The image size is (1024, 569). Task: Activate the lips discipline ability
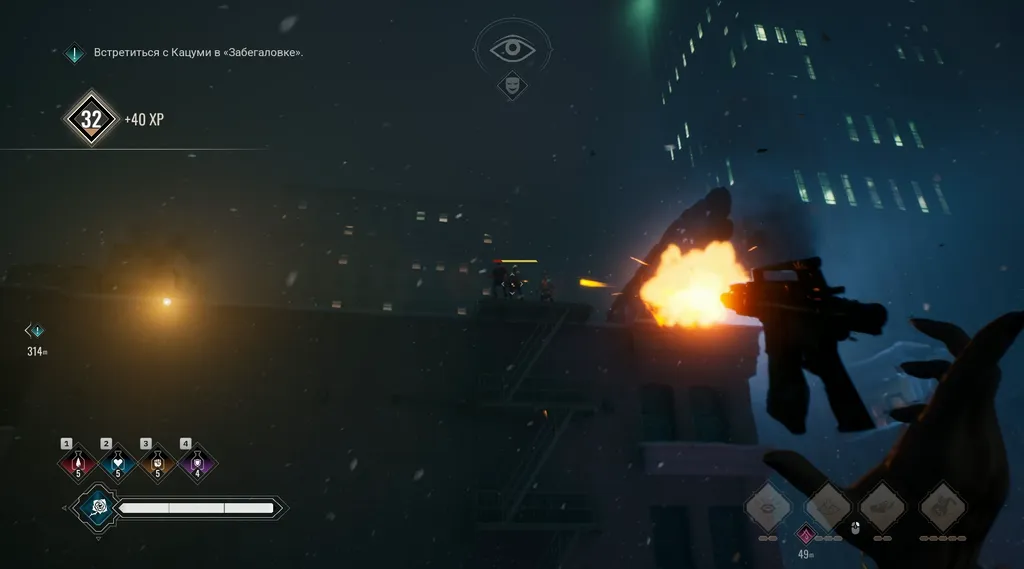[x=768, y=506]
